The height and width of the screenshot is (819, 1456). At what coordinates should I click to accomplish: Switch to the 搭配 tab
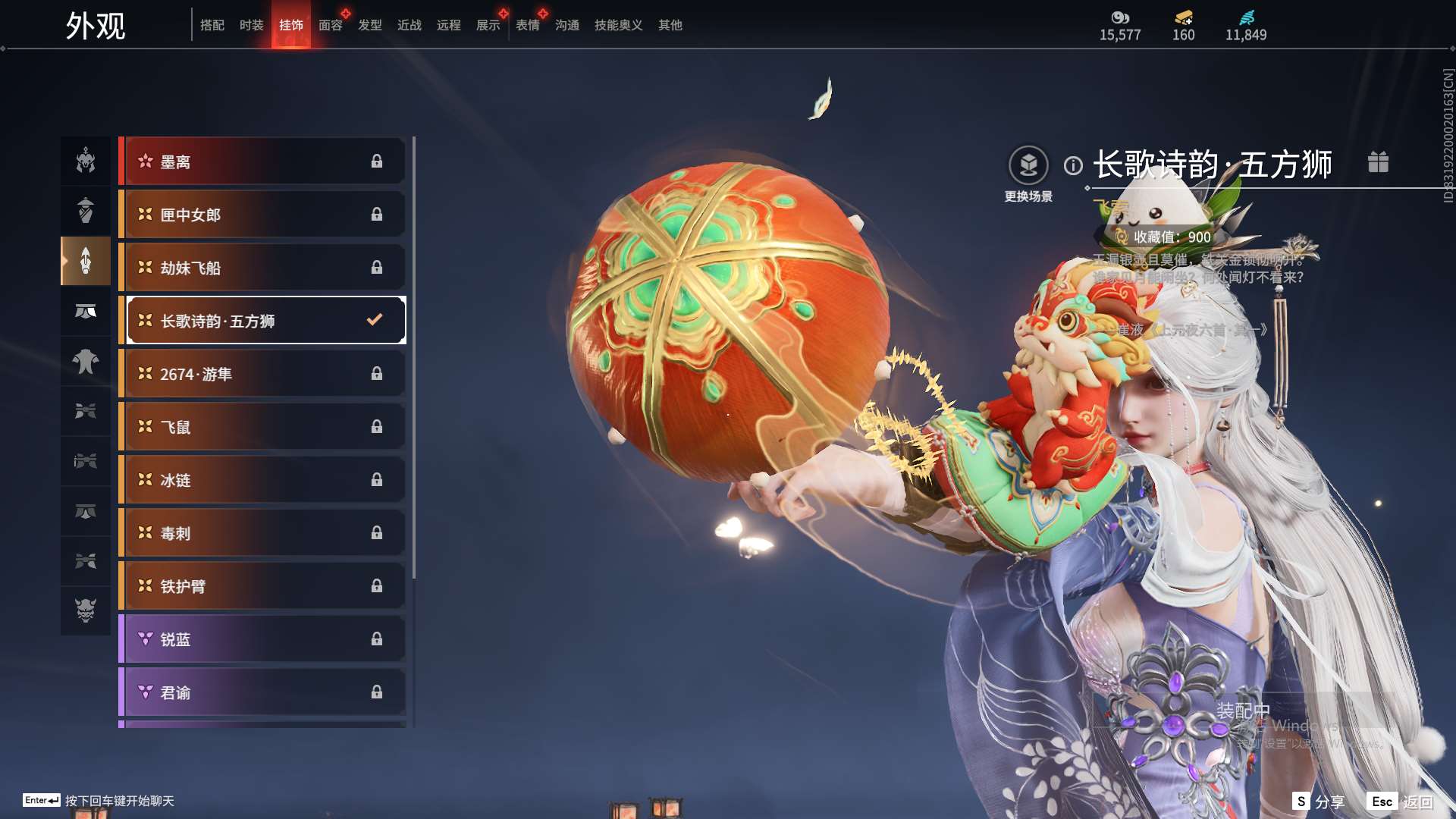[212, 25]
